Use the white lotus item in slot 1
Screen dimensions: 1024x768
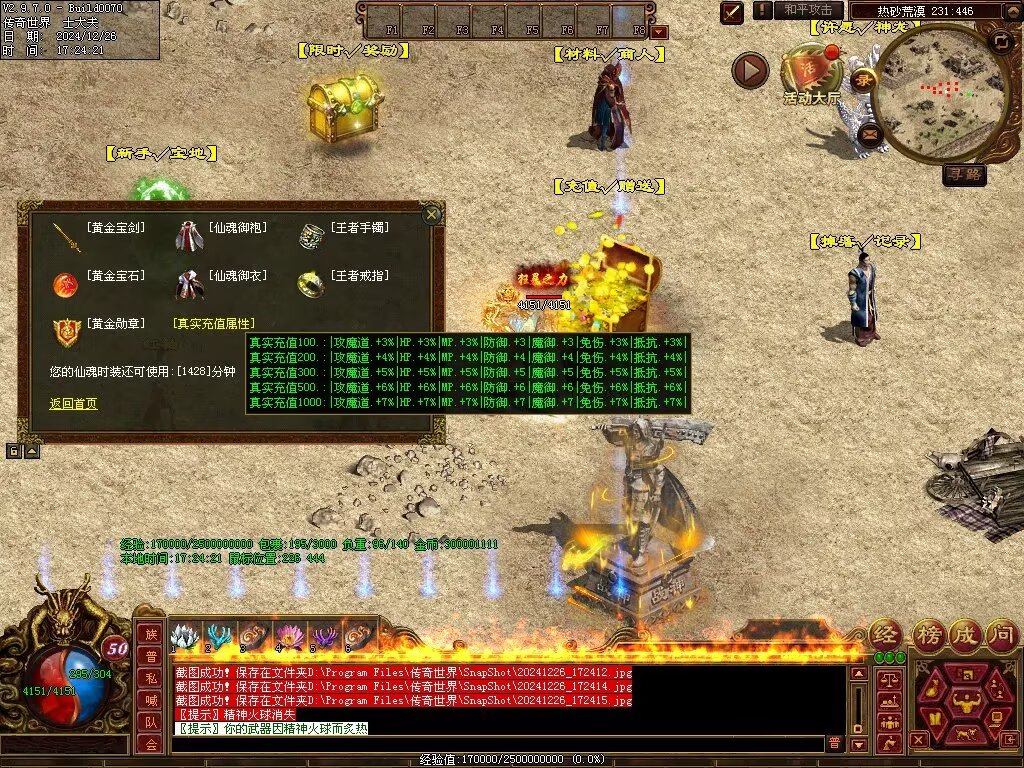coord(184,636)
